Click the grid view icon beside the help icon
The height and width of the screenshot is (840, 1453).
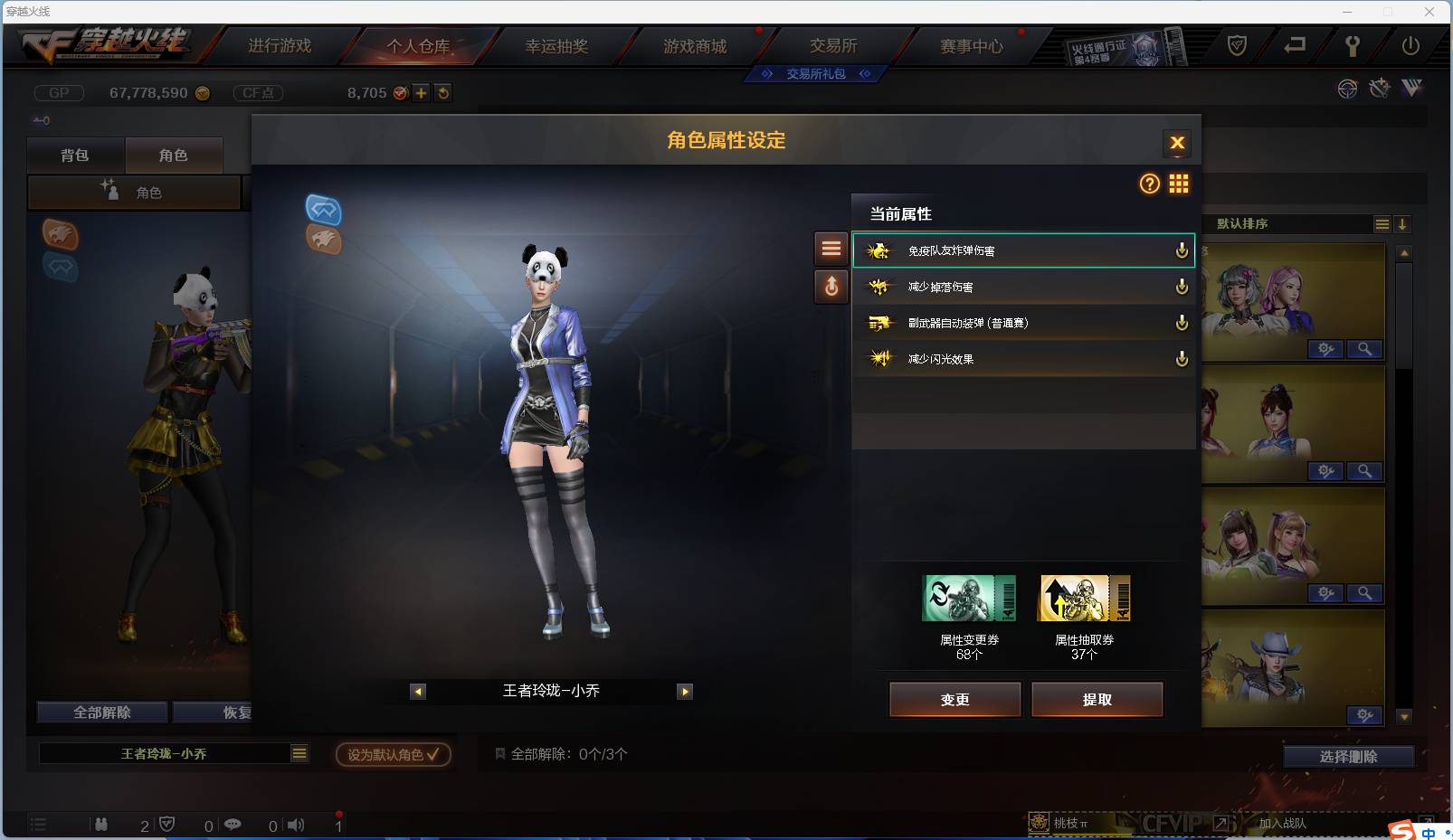(1181, 184)
